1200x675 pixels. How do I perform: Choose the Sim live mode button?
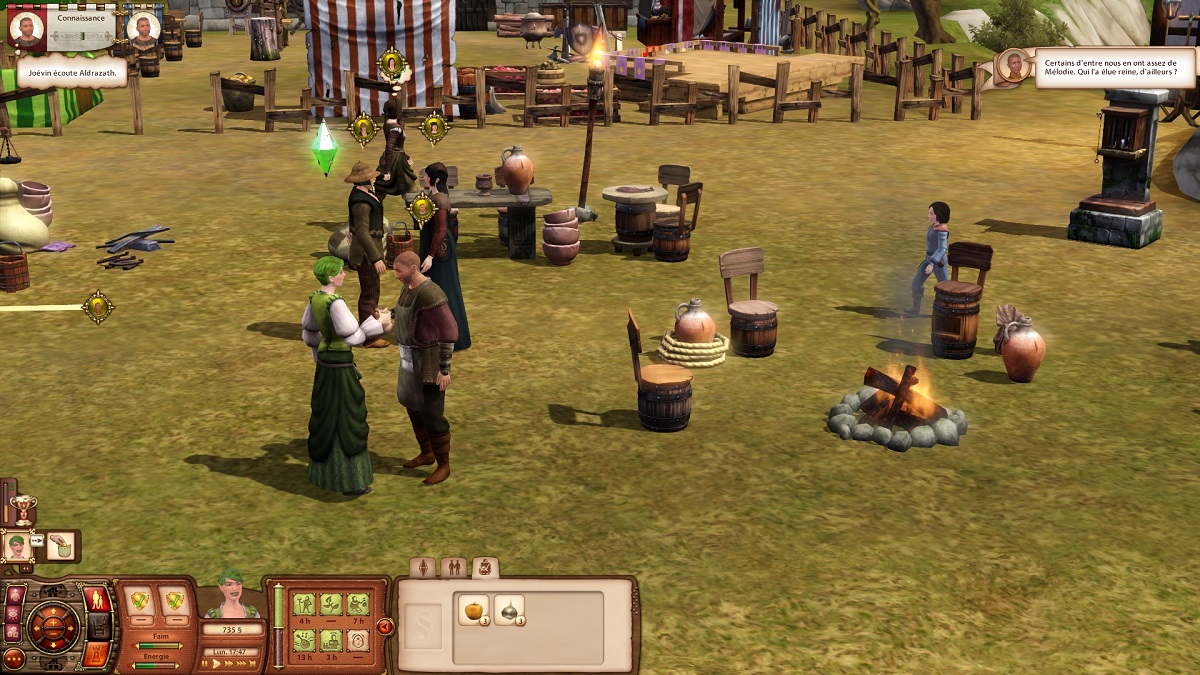pyautogui.click(x=98, y=600)
